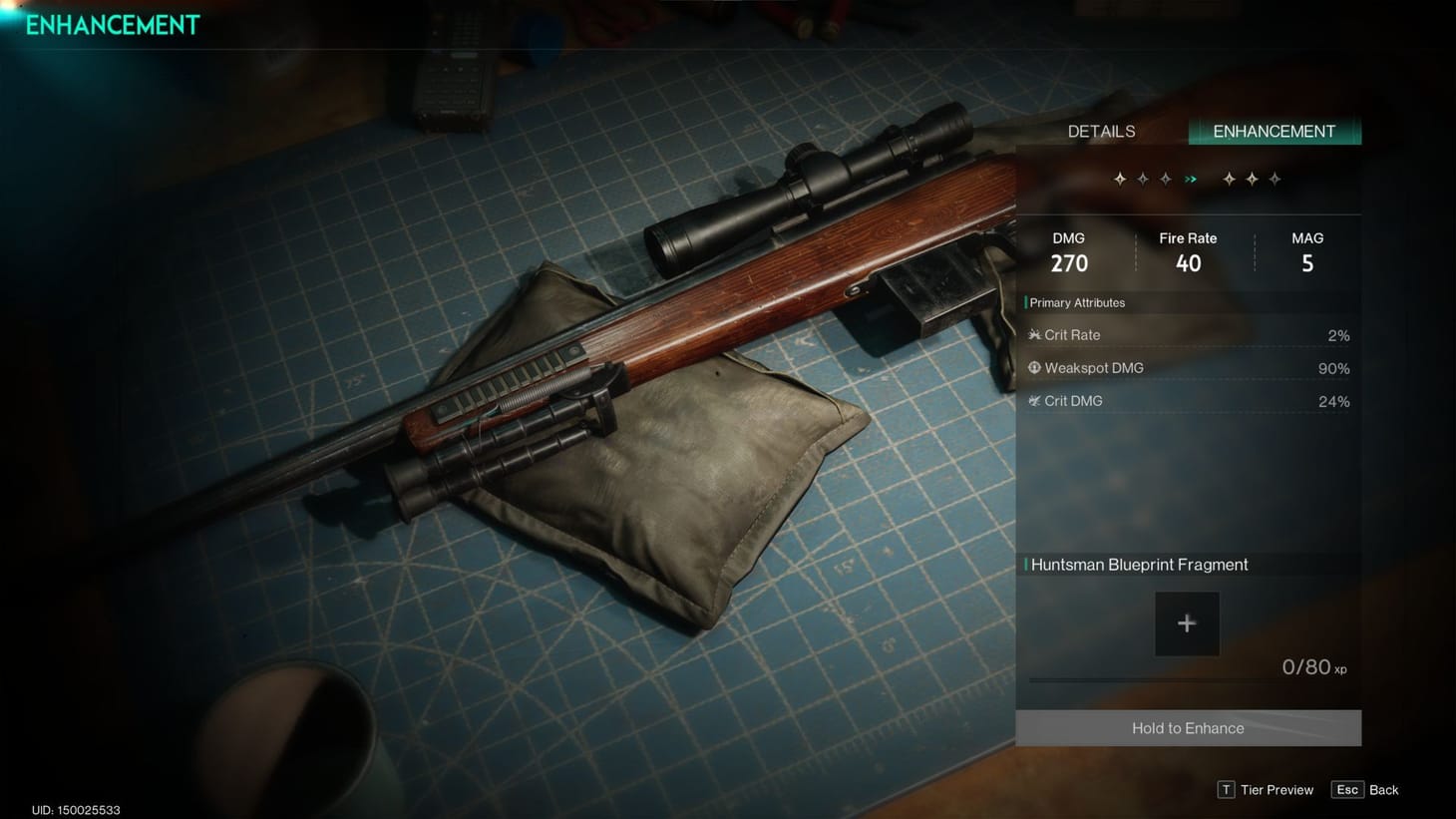This screenshot has width=1456, height=819.
Task: Select the Crit DMG claw icon
Action: (x=1034, y=400)
